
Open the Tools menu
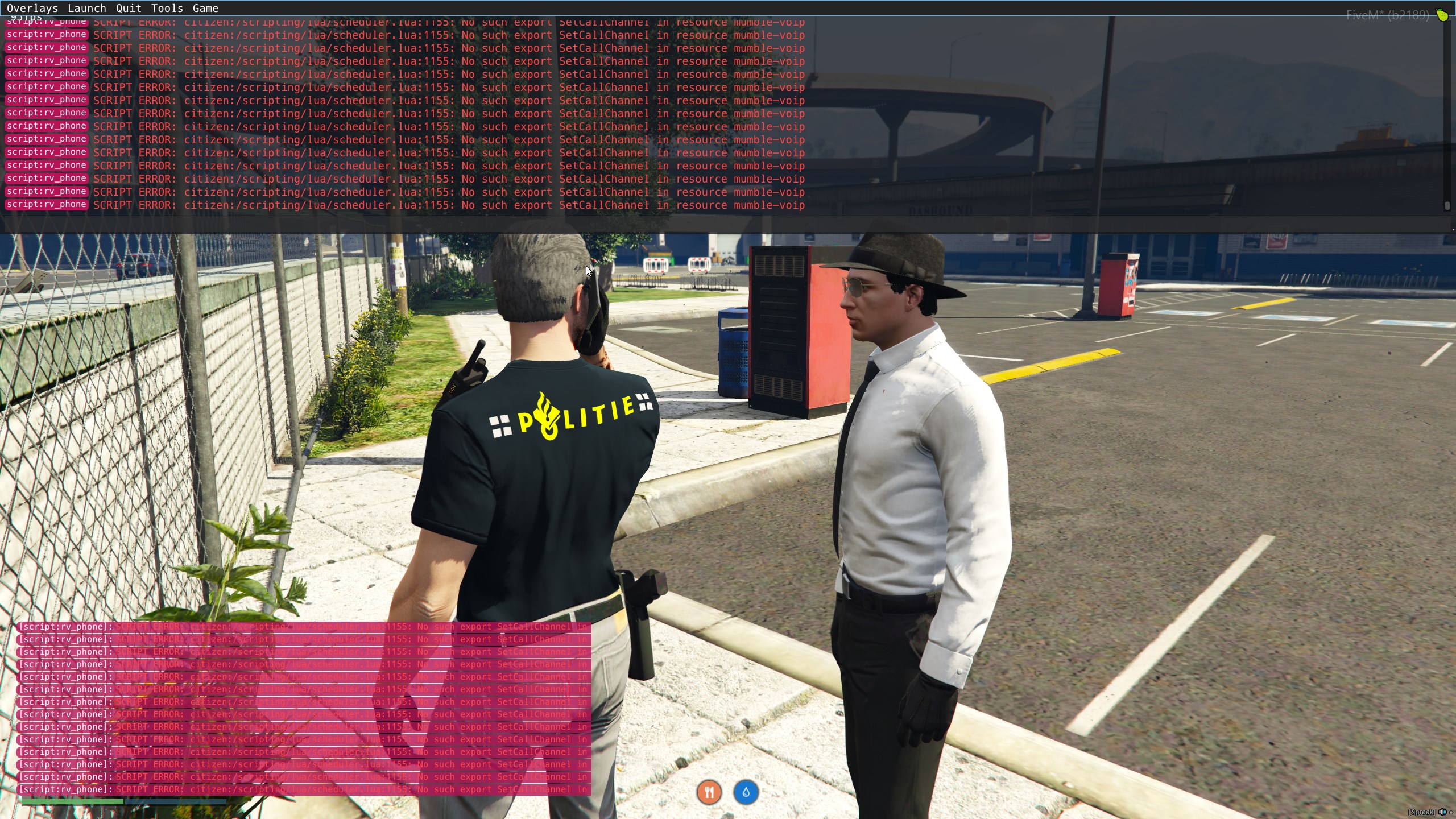tap(167, 9)
